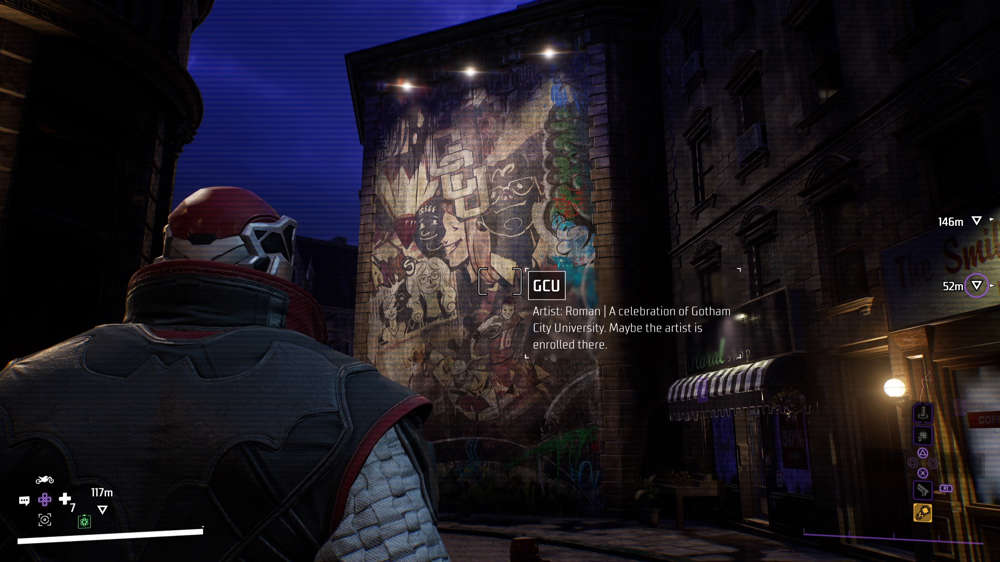Click the motorcycle summon icon
The image size is (1000, 562).
click(45, 480)
